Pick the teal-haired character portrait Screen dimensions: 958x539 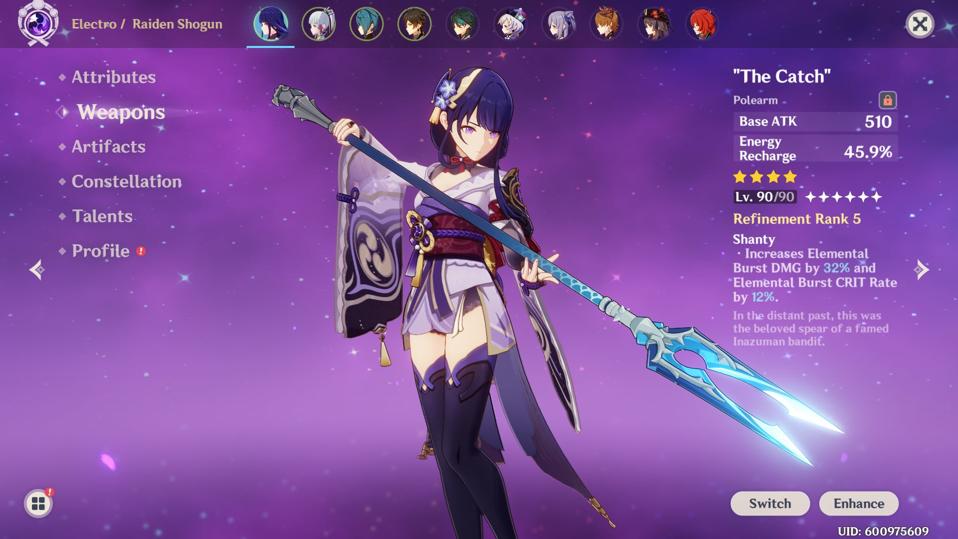[x=366, y=24]
